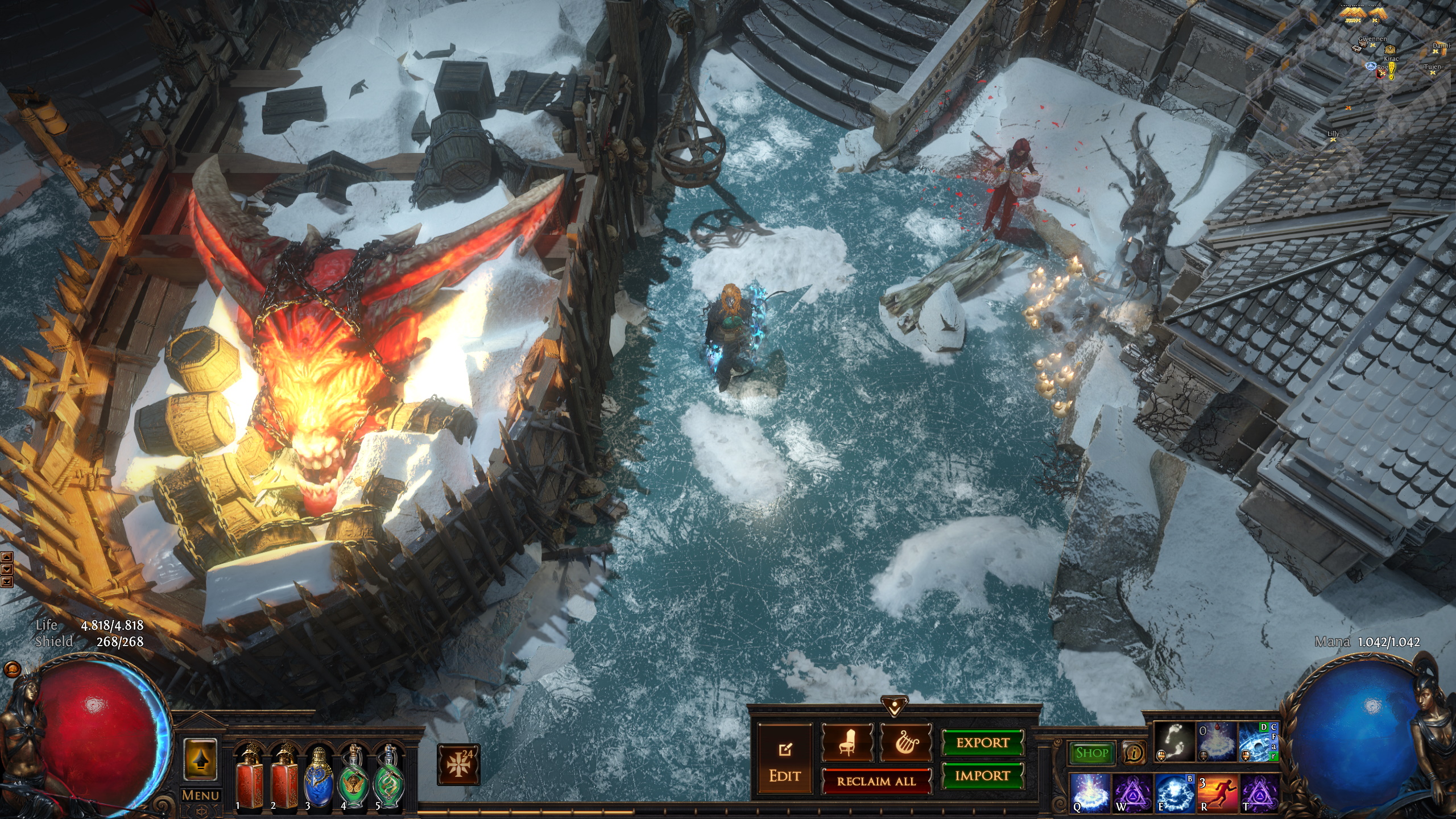This screenshot has height=819, width=1456.
Task: Activate the icy burst skill on Q
Action: click(x=1089, y=792)
